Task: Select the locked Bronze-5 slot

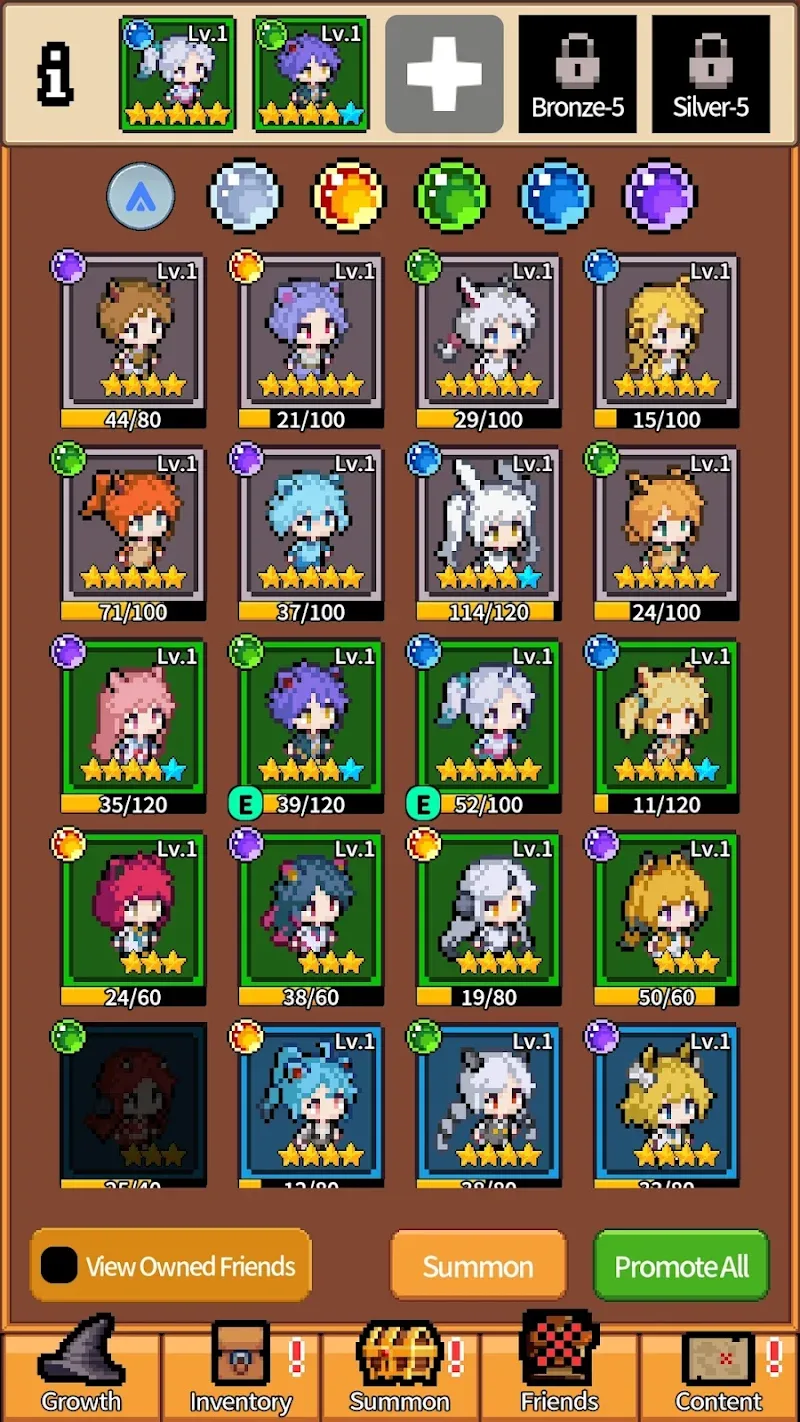Action: [578, 74]
